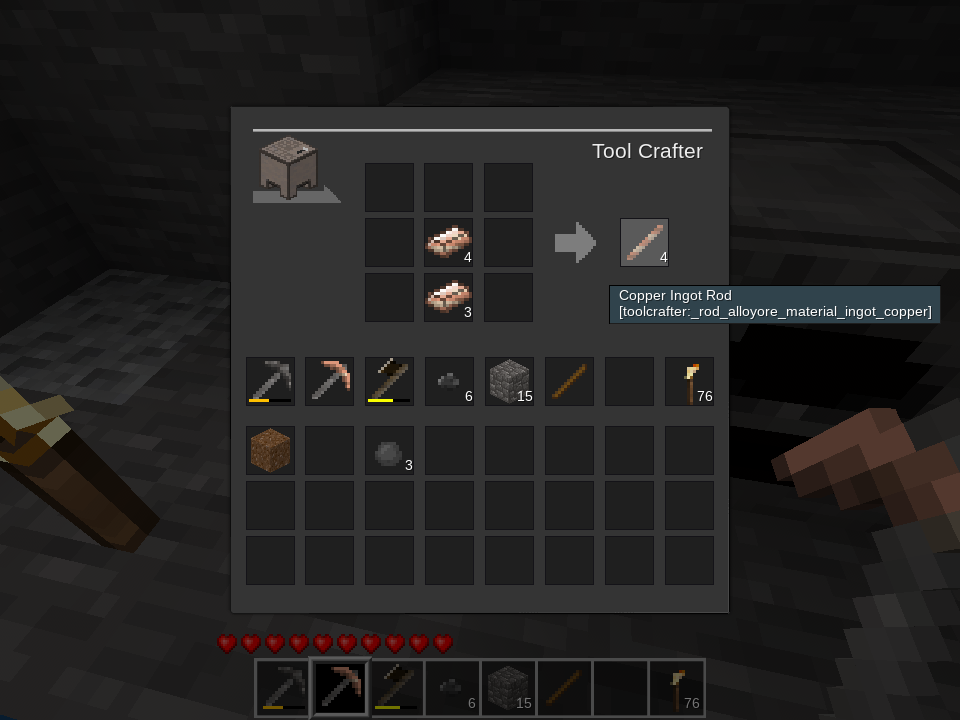Select the copper pickaxe in the inventory window
Image resolution: width=960 pixels, height=720 pixels.
click(329, 381)
